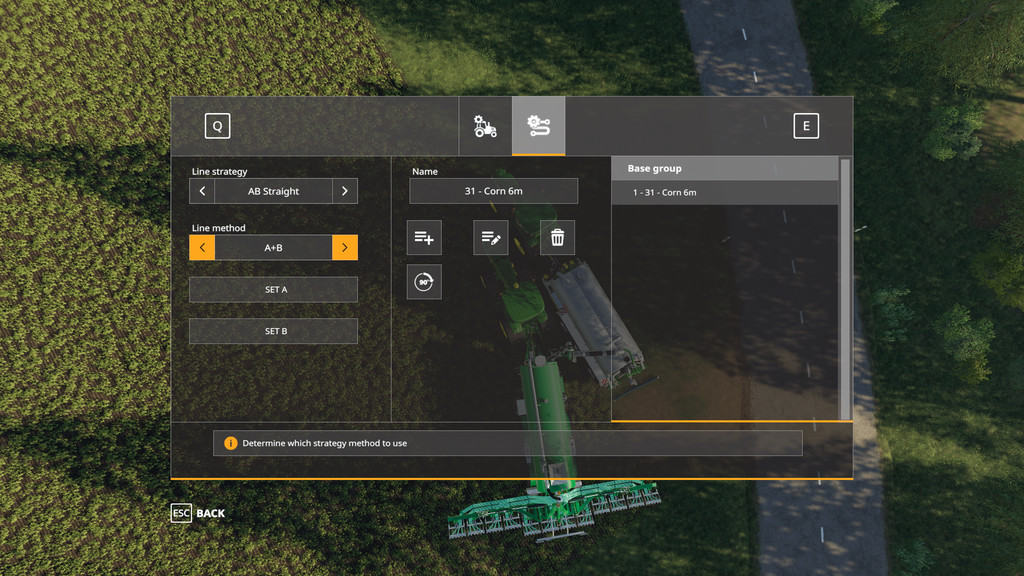Choose previous Line method
Image resolution: width=1024 pixels, height=576 pixels.
(202, 247)
